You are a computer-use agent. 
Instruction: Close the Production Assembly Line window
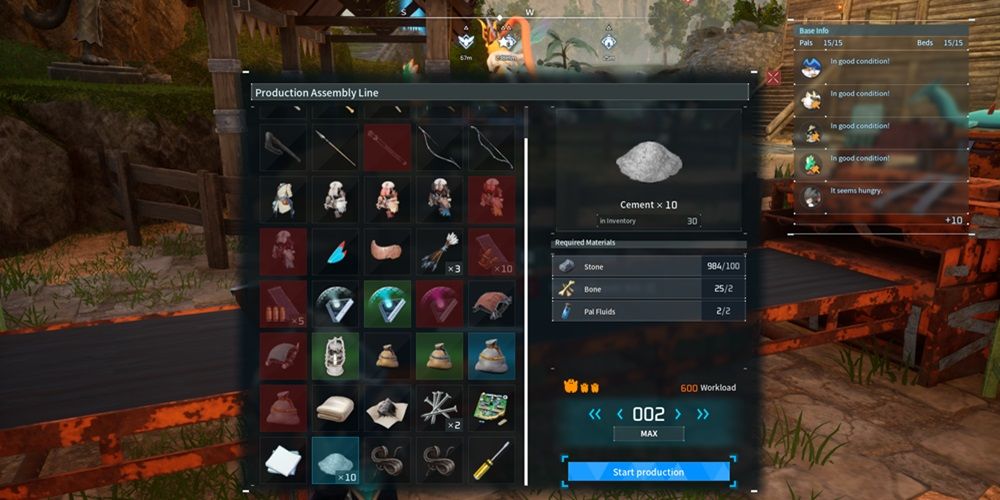click(x=773, y=77)
